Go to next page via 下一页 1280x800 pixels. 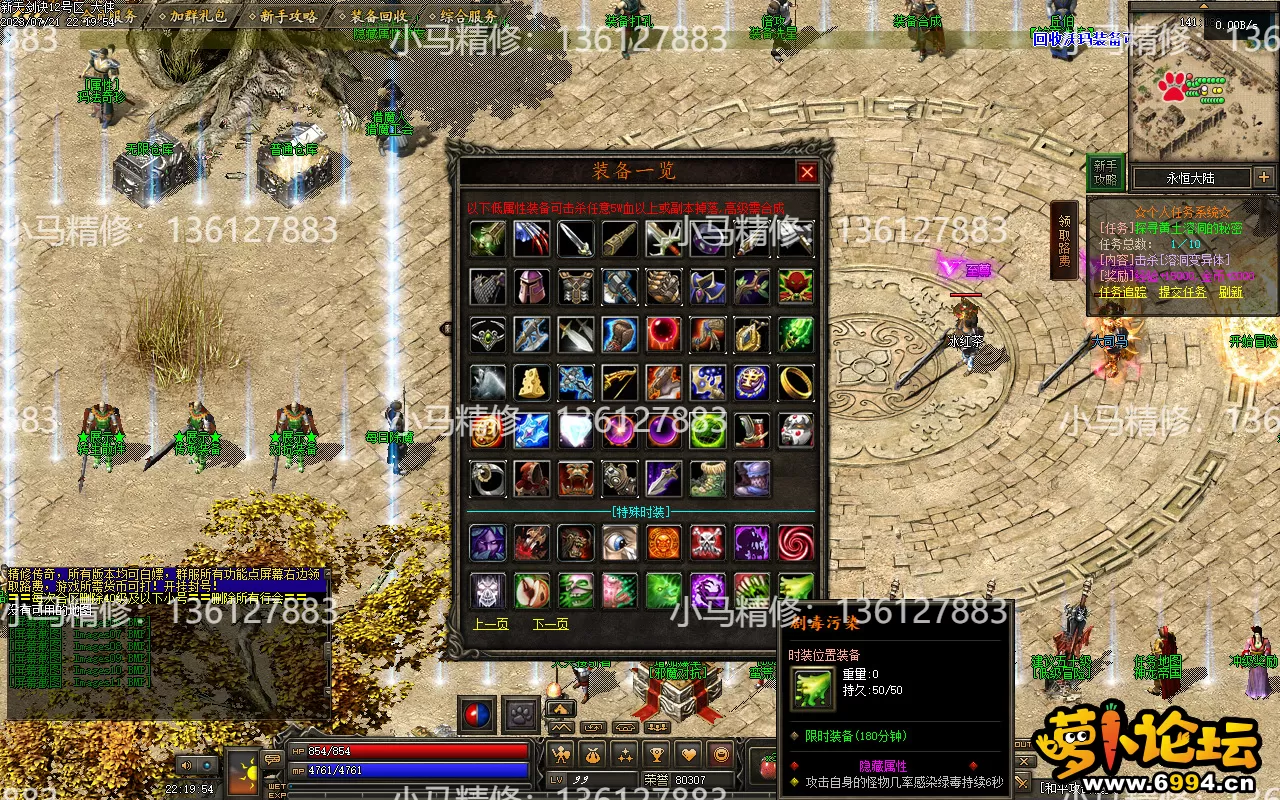551,624
